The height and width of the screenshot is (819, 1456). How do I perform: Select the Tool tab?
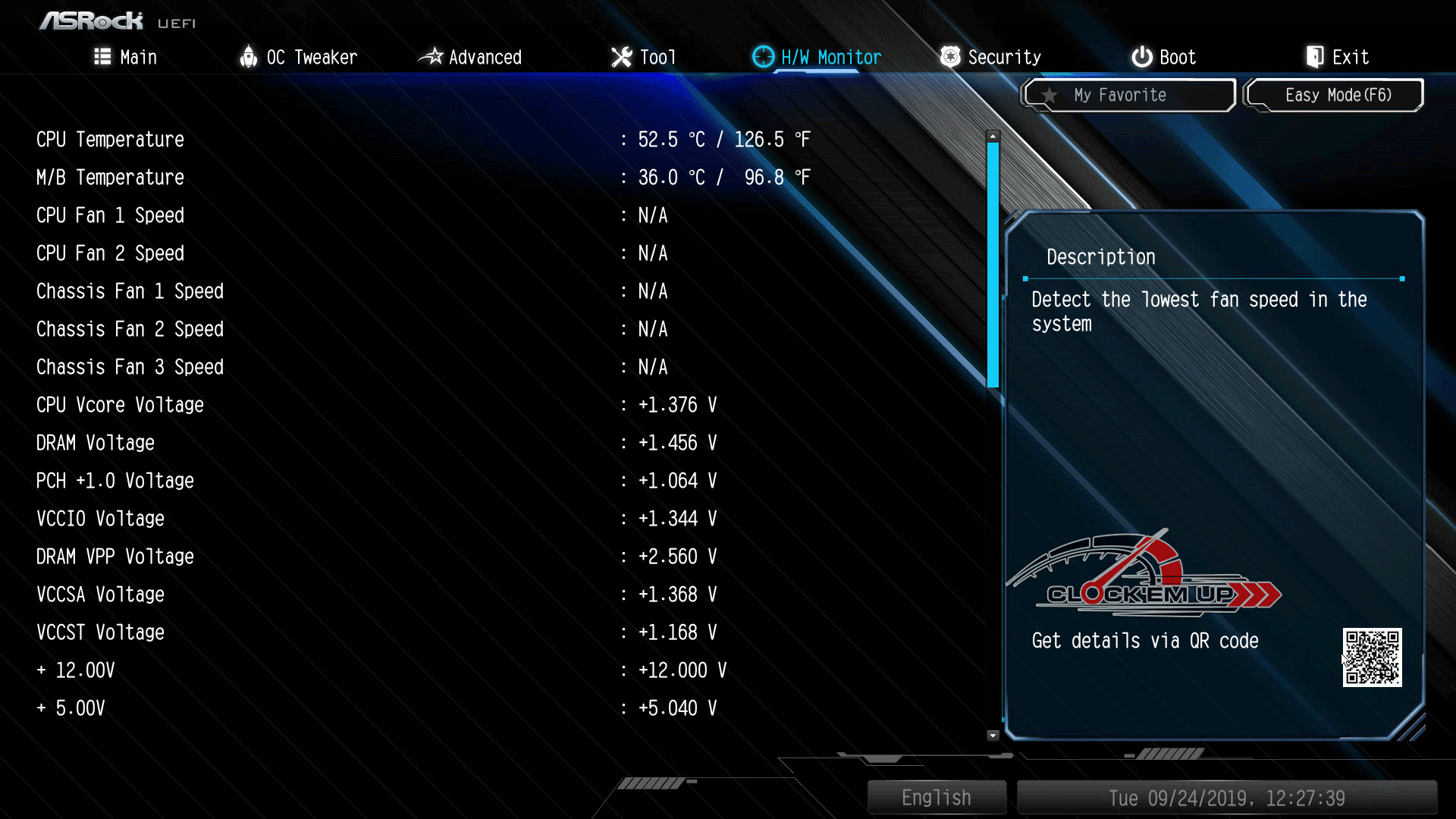pos(643,57)
